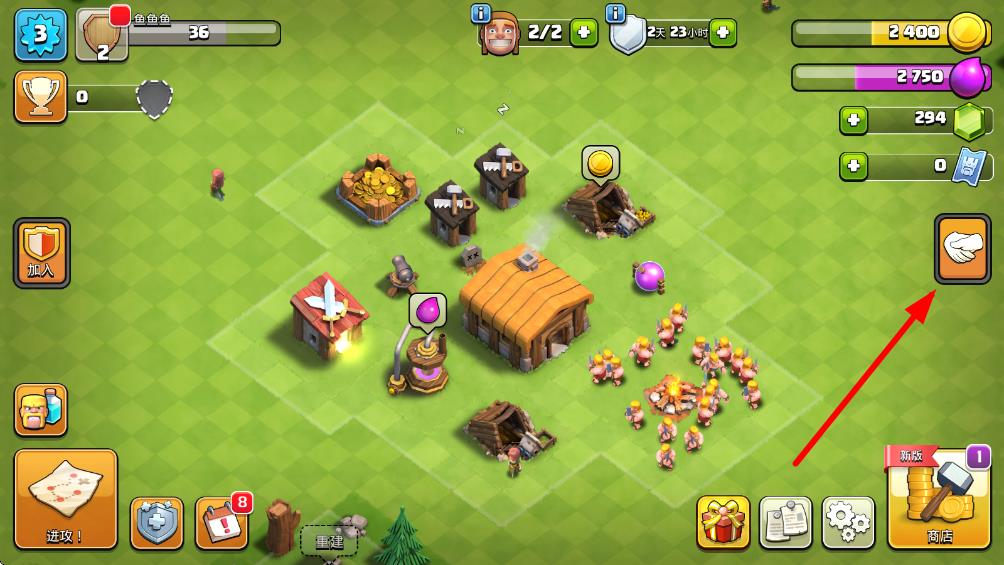
Task: Click the shield with plus button
Action: [157, 523]
